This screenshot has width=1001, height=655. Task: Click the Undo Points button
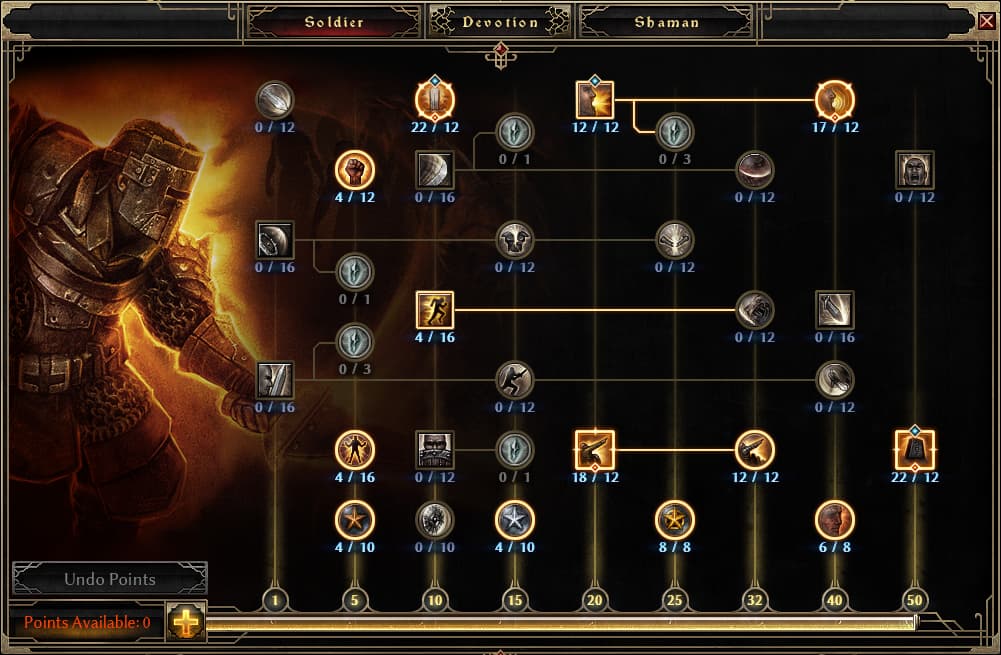[x=110, y=579]
